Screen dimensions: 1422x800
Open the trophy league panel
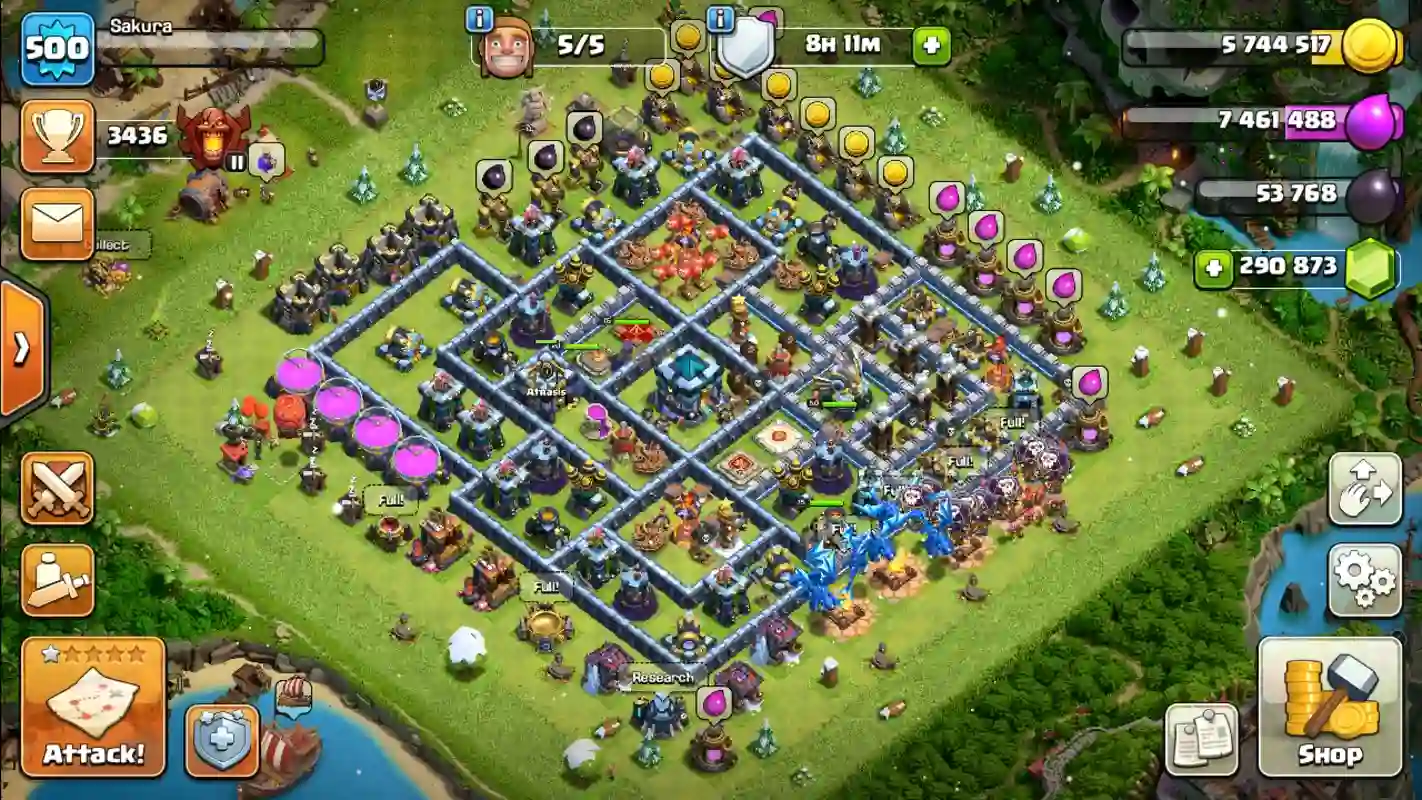(57, 136)
